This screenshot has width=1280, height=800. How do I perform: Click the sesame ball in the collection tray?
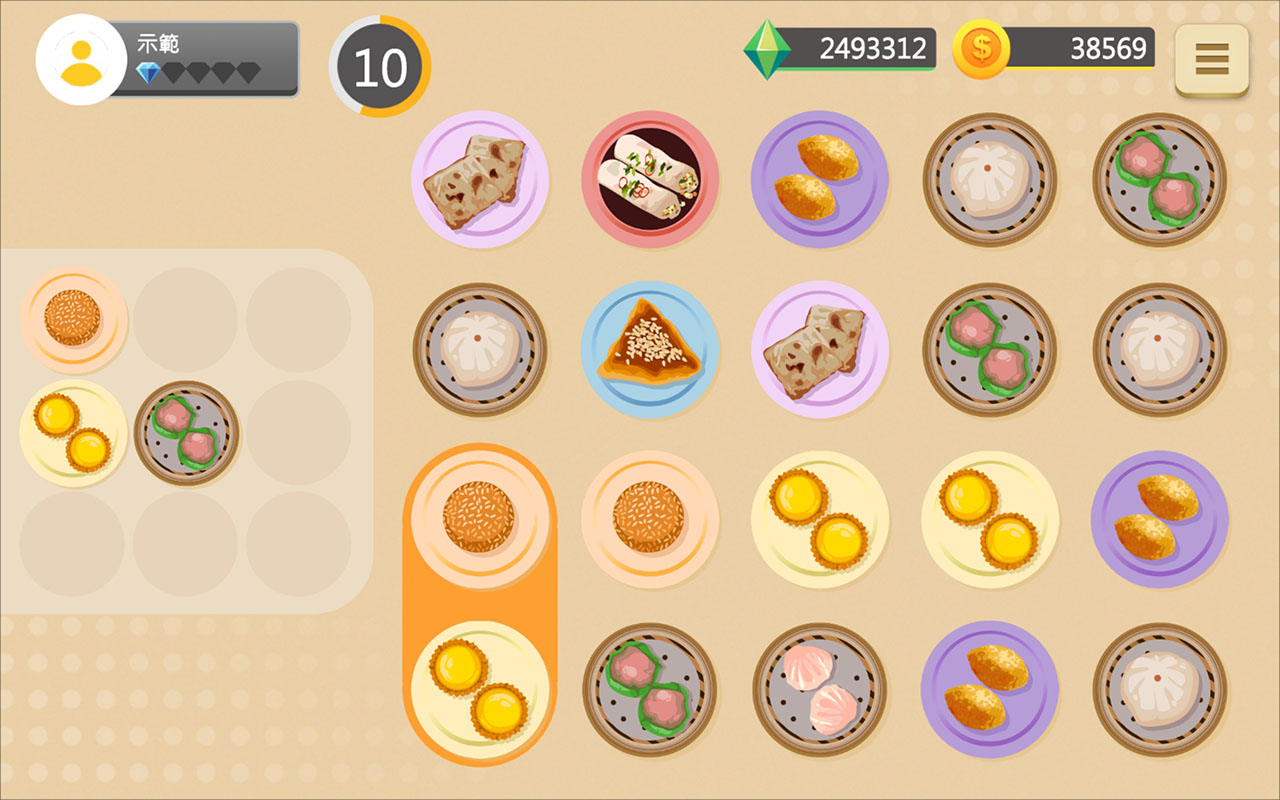(x=73, y=319)
